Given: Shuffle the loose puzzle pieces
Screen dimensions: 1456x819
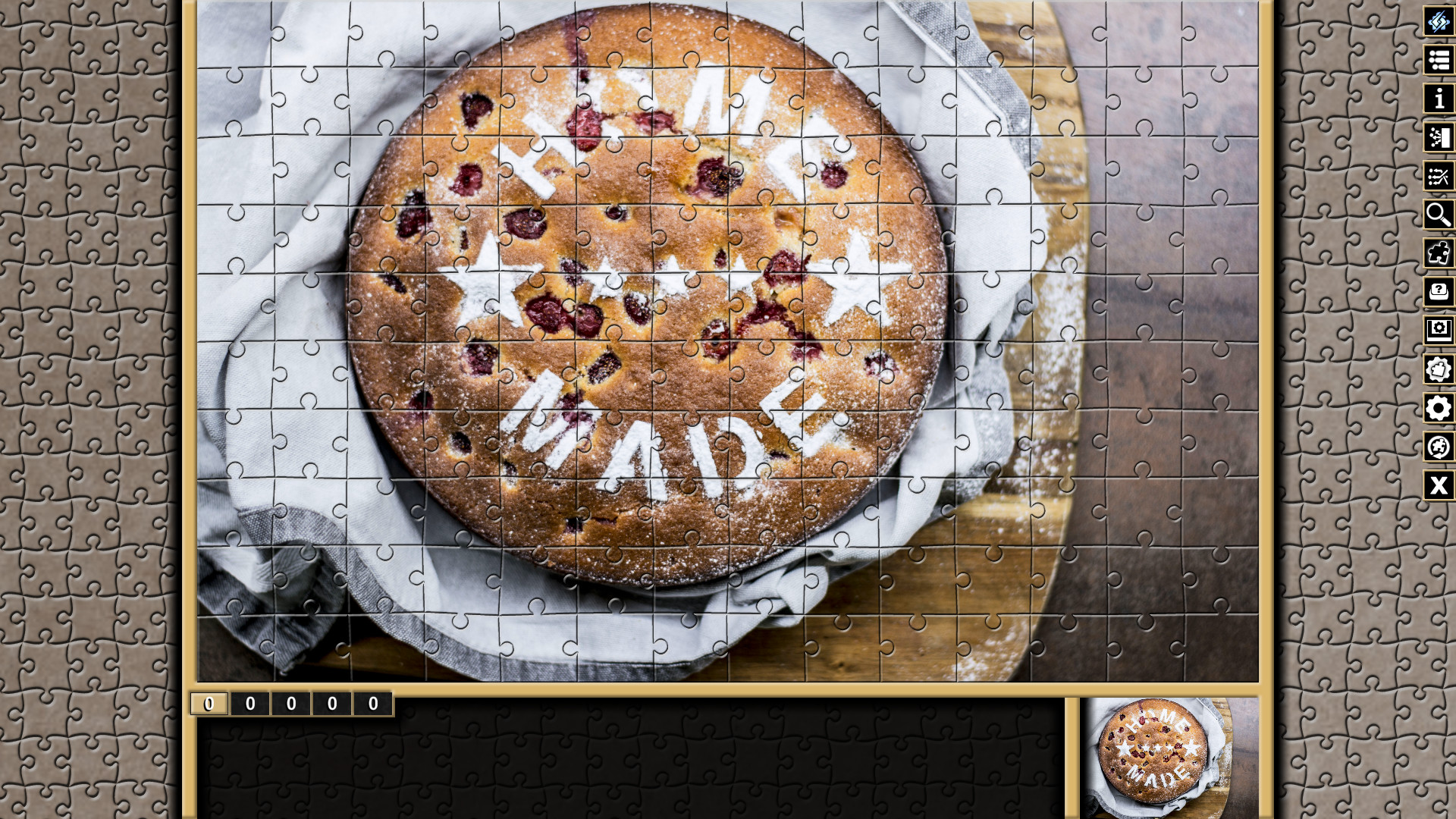Looking at the screenshot, I should [x=1439, y=177].
